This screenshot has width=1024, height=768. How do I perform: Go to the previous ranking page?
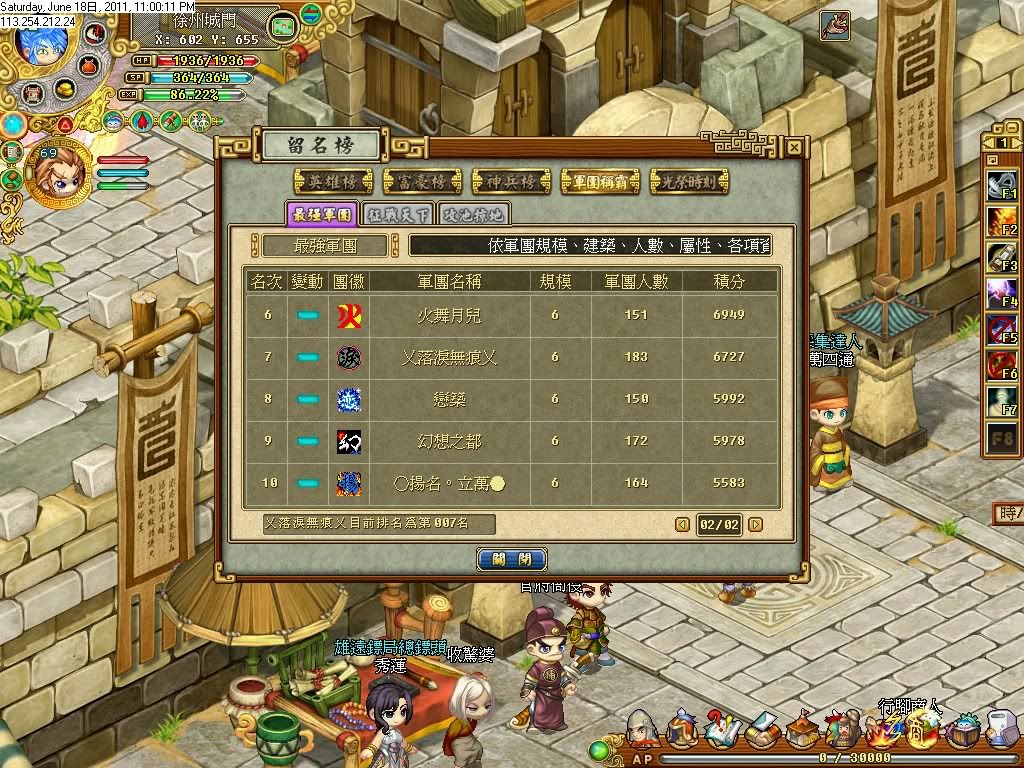(x=682, y=524)
